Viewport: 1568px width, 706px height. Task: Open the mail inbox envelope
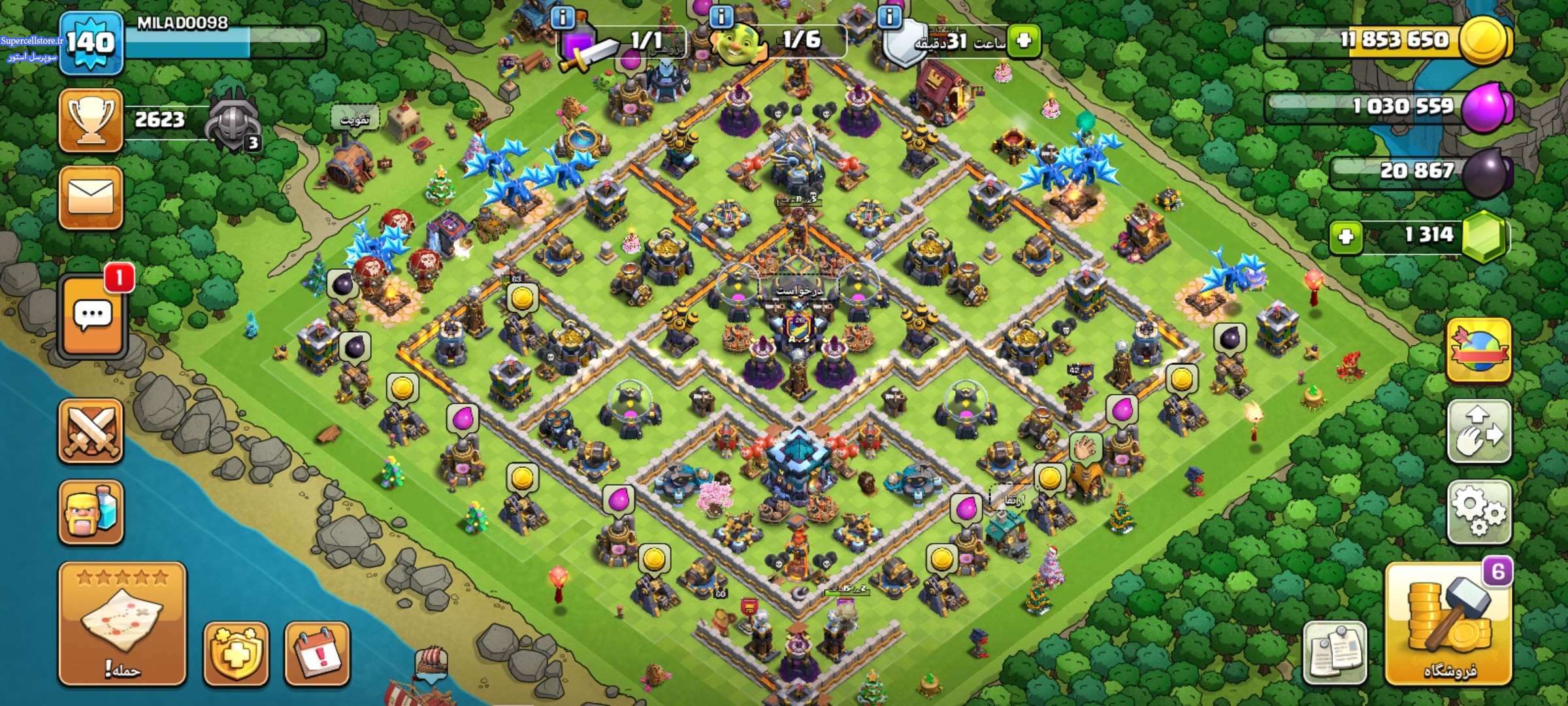91,197
